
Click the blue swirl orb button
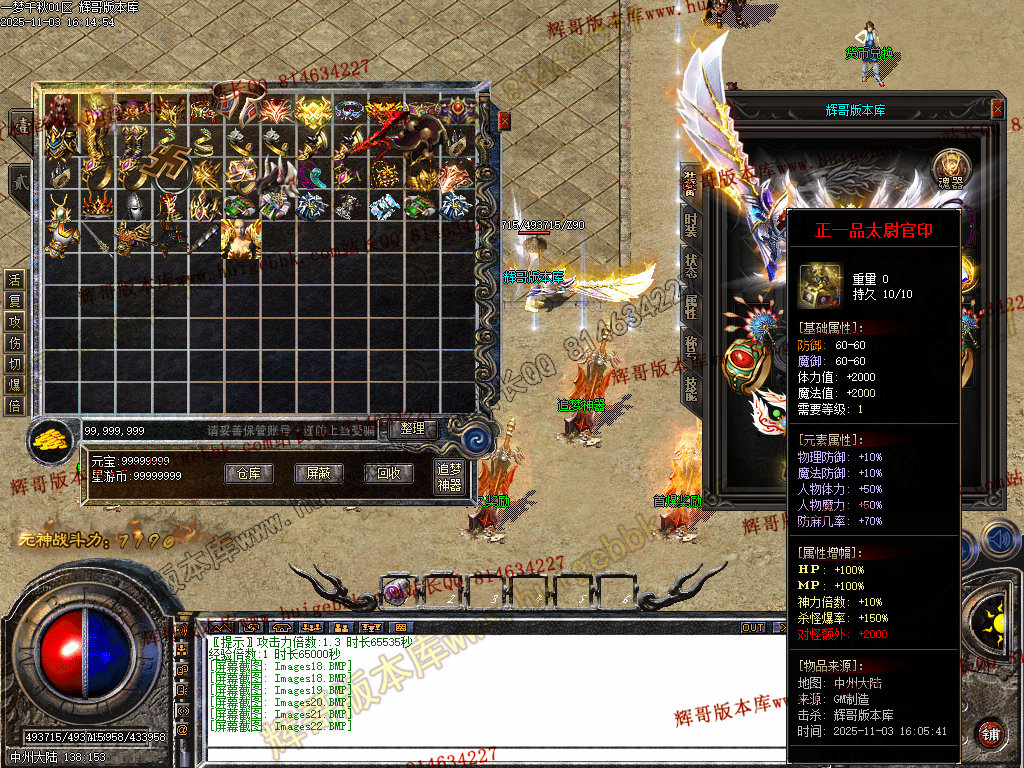(x=477, y=436)
